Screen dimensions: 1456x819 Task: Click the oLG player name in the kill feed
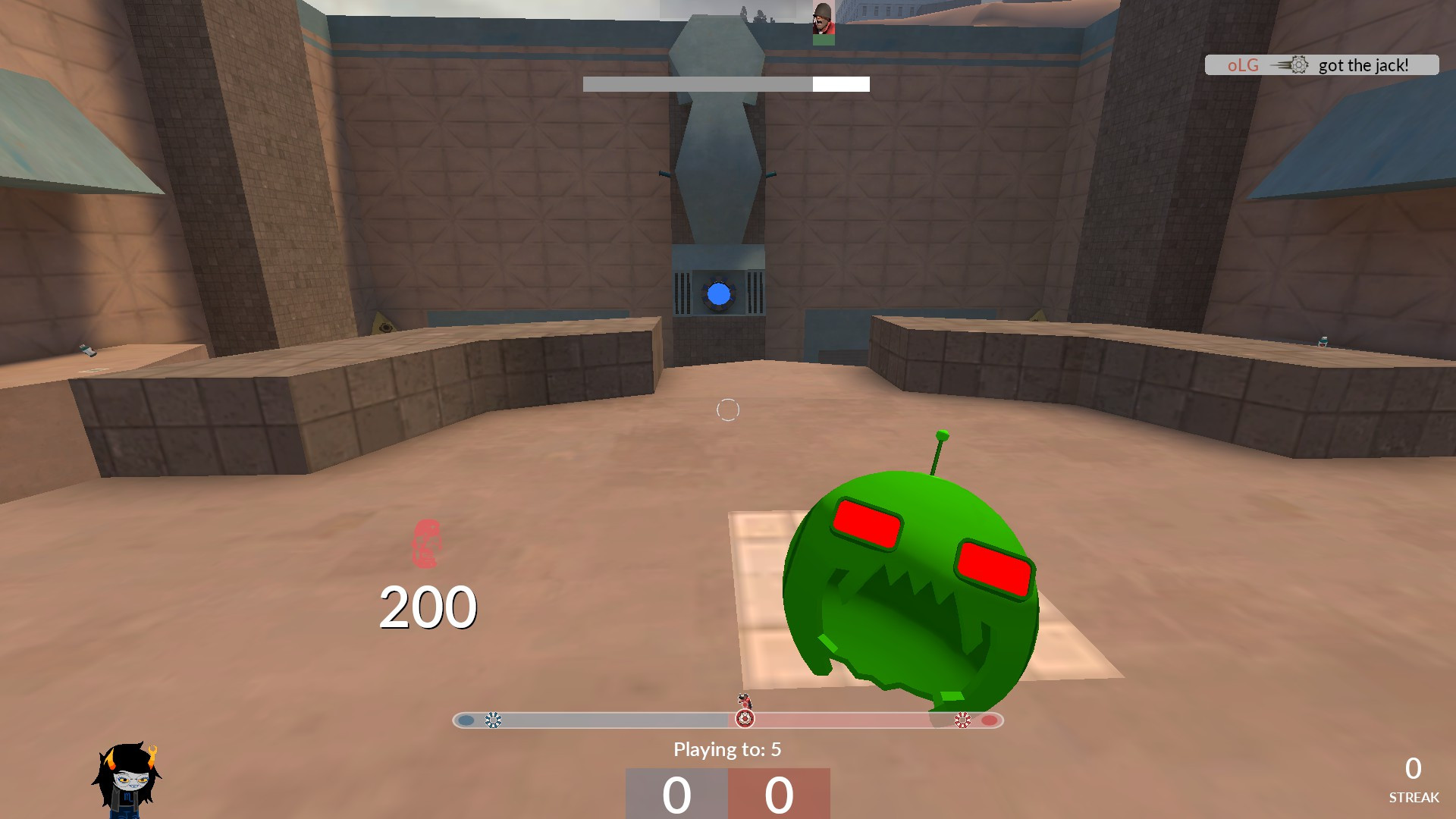tap(1243, 65)
